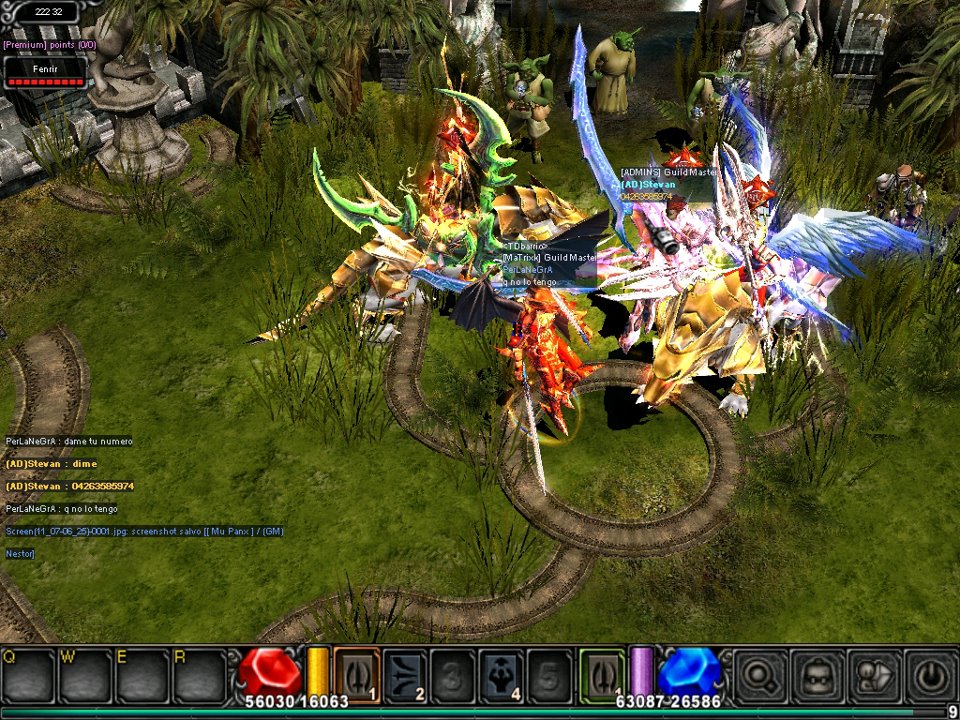
Task: Click the magnifying glass button
Action: point(760,675)
